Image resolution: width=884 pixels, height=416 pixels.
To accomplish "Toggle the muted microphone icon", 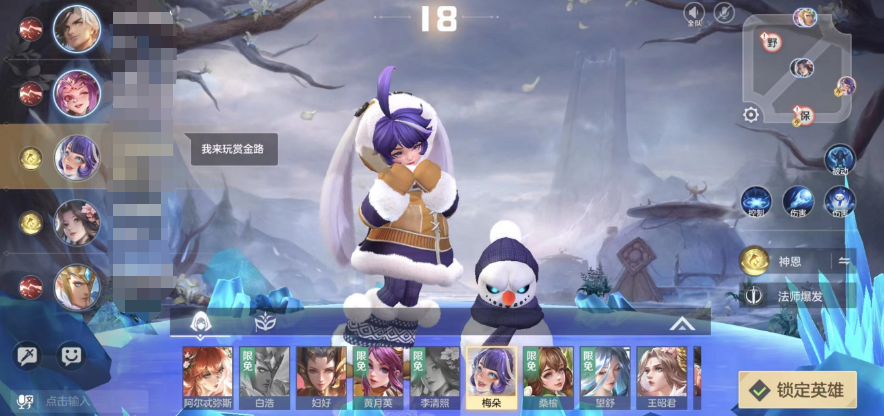I will [x=725, y=13].
